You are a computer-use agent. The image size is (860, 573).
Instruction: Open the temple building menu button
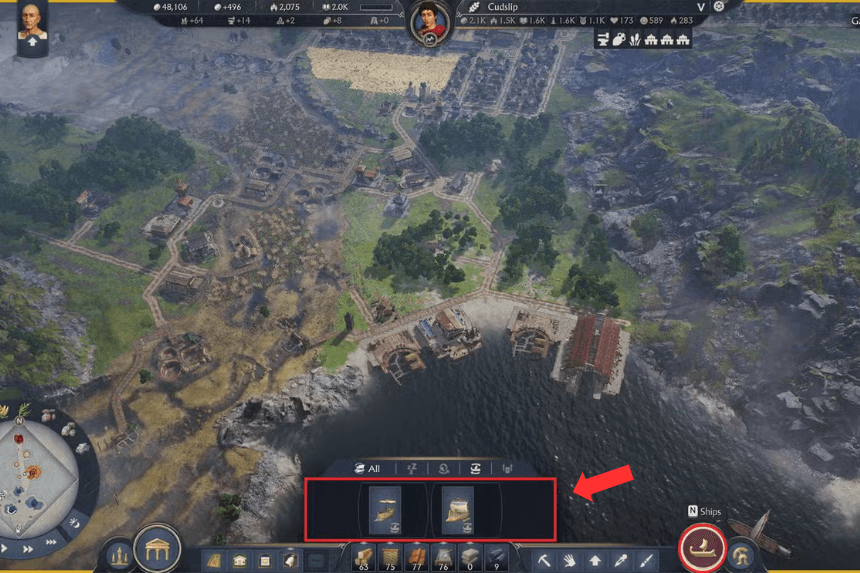(157, 549)
